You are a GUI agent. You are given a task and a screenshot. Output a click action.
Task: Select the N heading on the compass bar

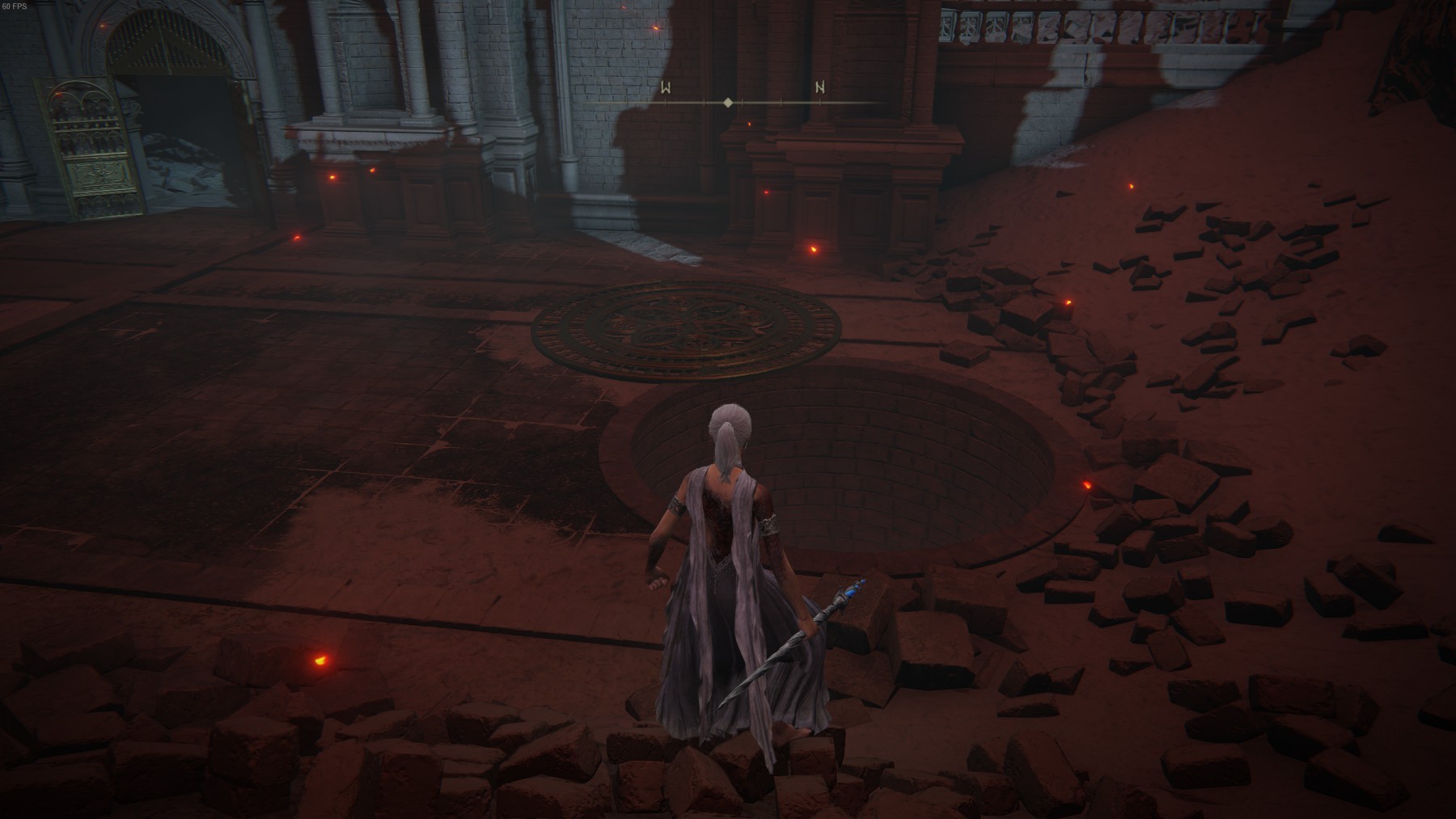click(x=820, y=87)
